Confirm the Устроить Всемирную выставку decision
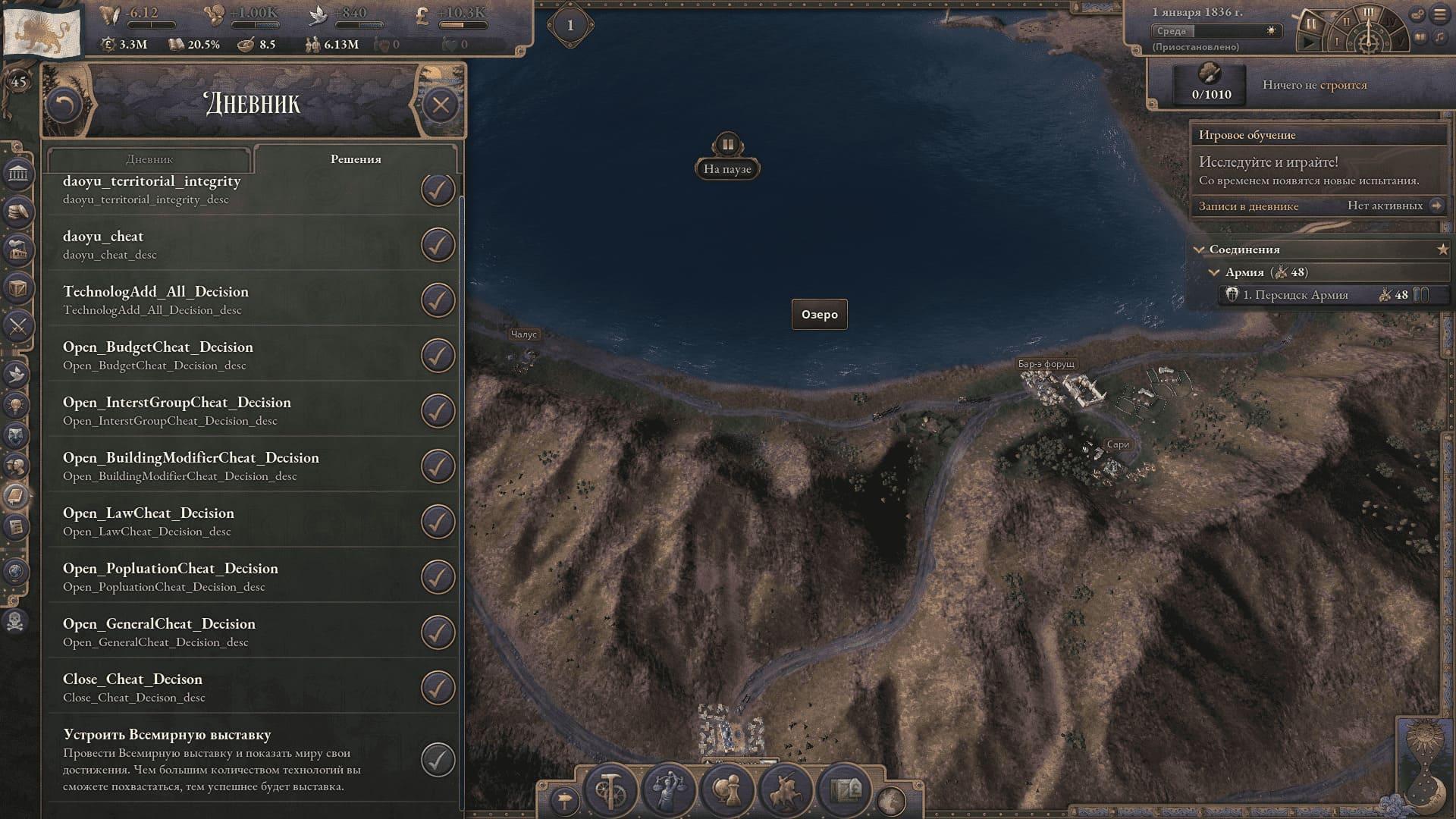 (438, 760)
